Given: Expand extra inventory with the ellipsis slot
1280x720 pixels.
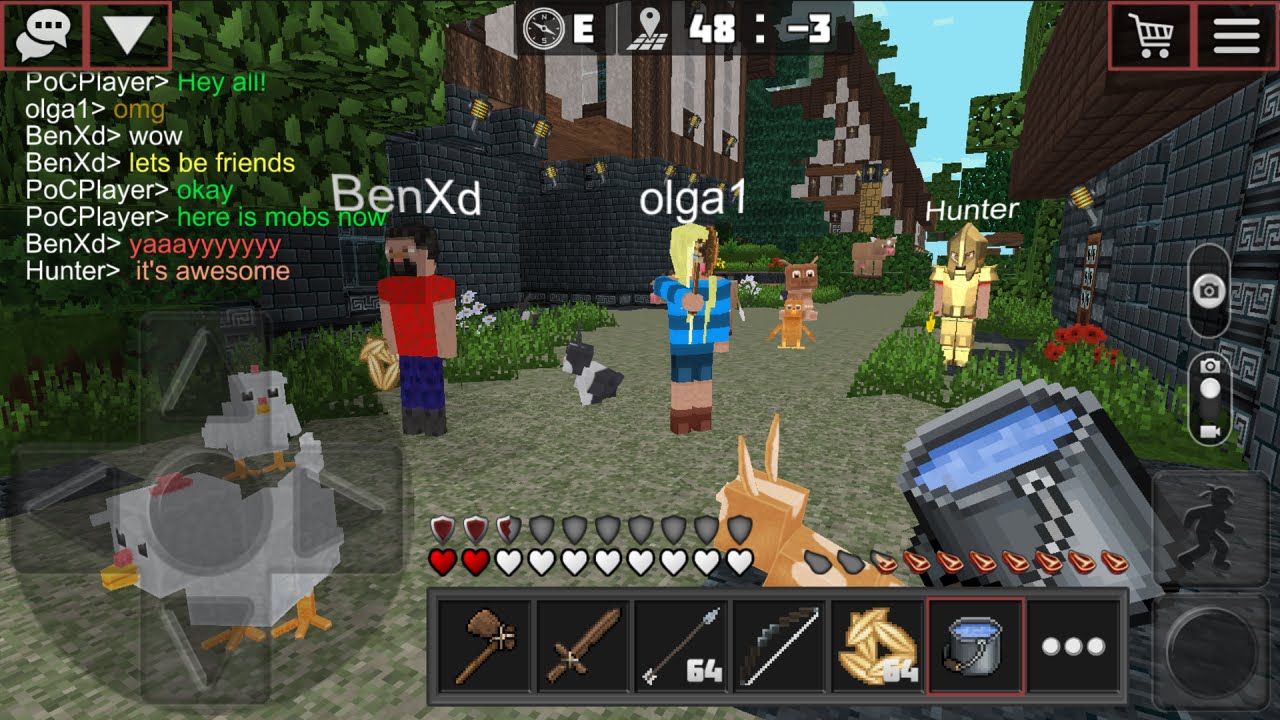Looking at the screenshot, I should coord(1070,646).
